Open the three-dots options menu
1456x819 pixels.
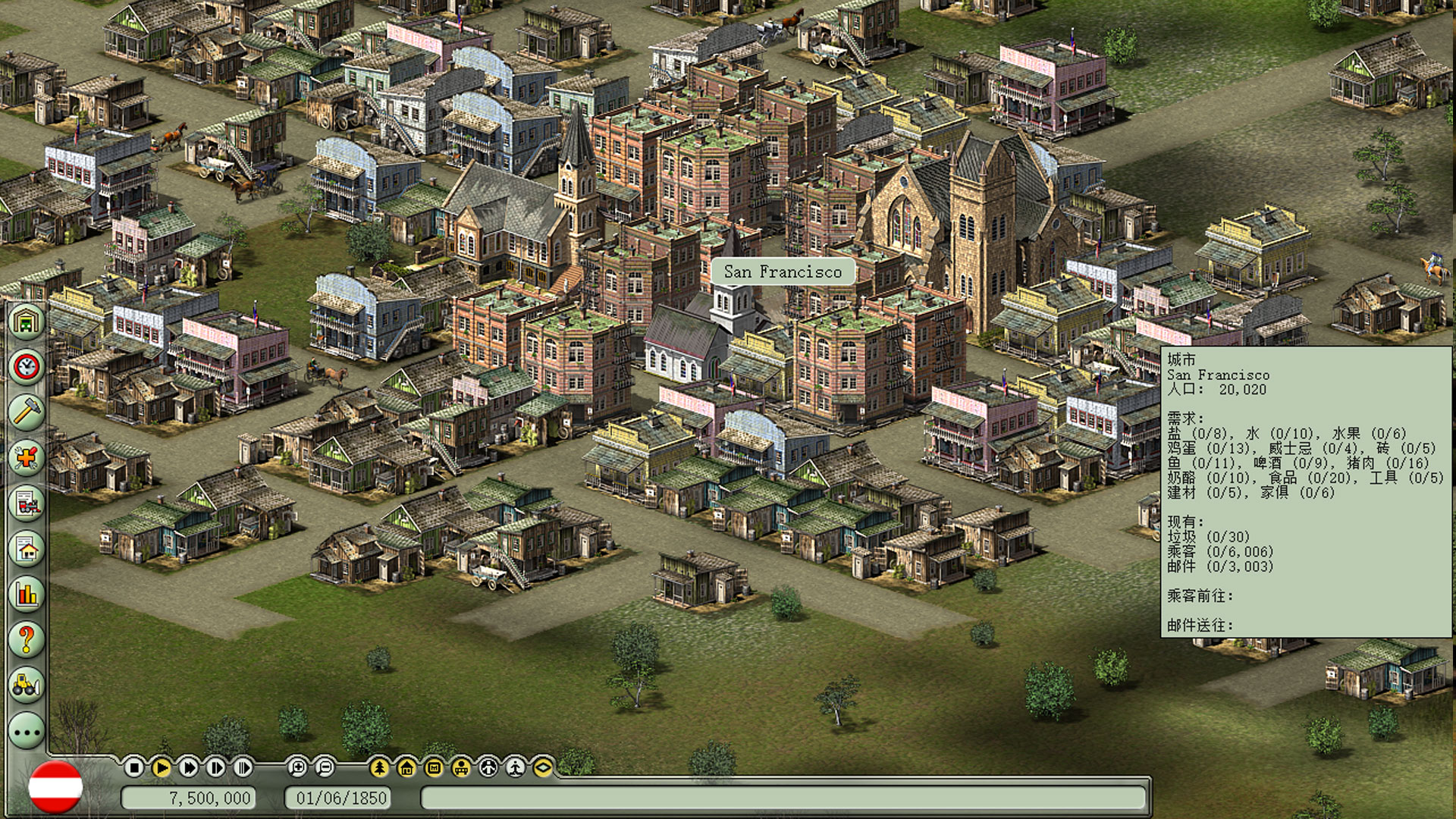coord(27,732)
